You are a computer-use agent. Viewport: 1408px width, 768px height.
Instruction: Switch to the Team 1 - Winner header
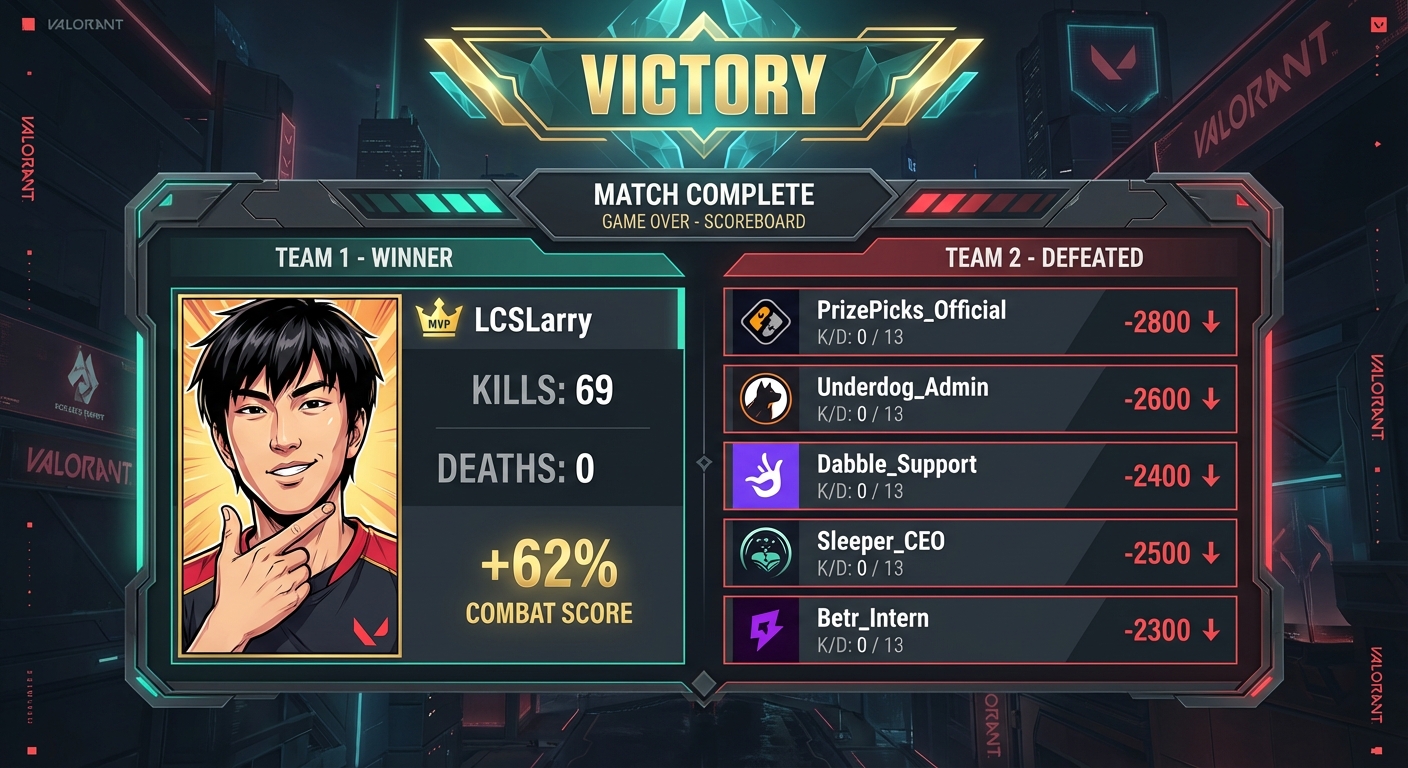[x=364, y=258]
